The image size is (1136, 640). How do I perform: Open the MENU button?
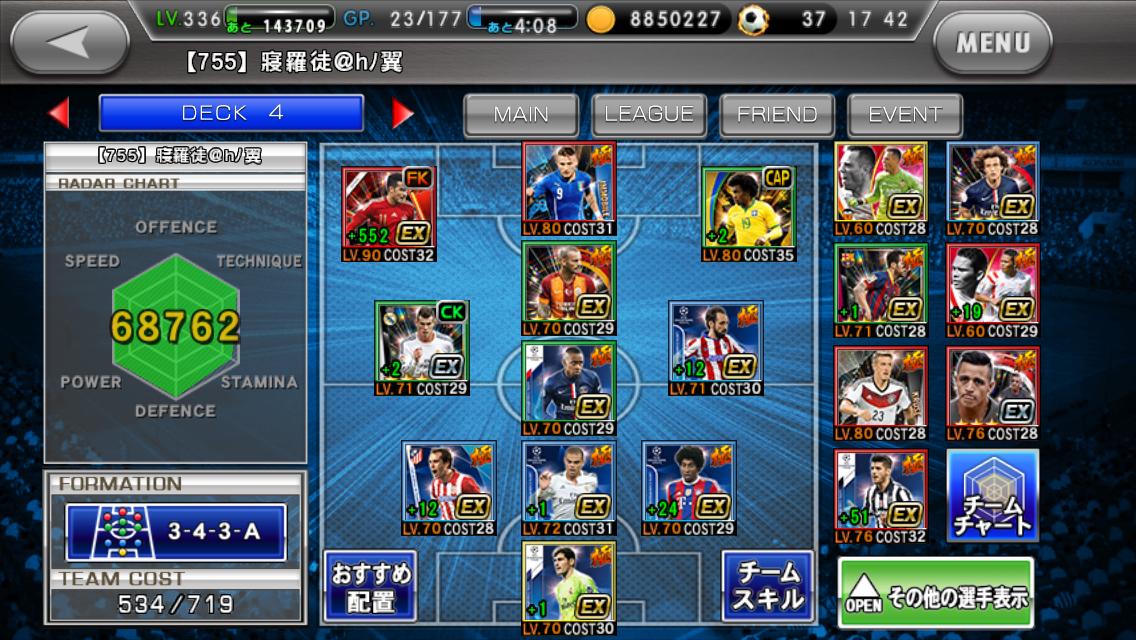992,43
